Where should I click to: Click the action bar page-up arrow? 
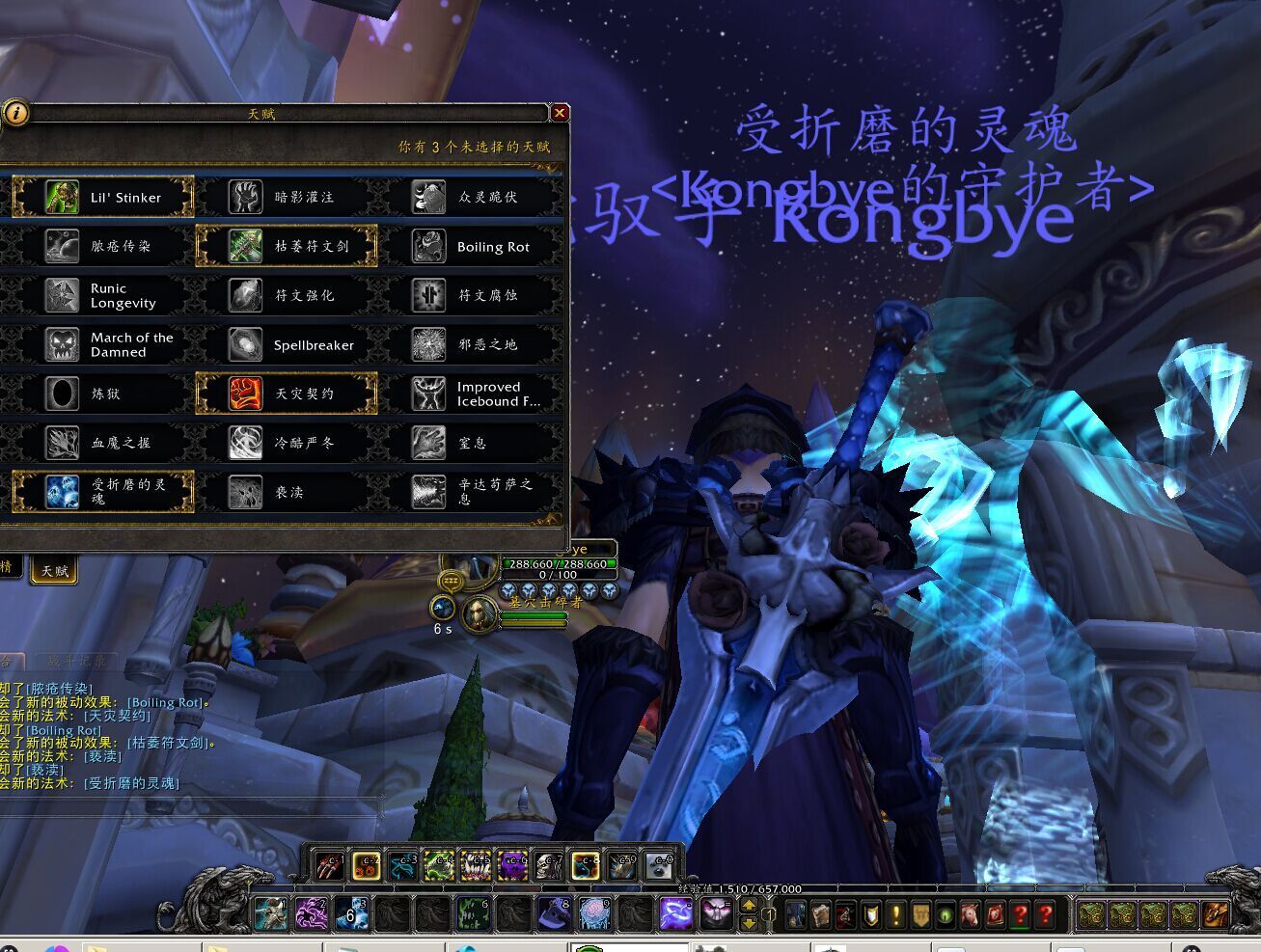pyautogui.click(x=748, y=905)
